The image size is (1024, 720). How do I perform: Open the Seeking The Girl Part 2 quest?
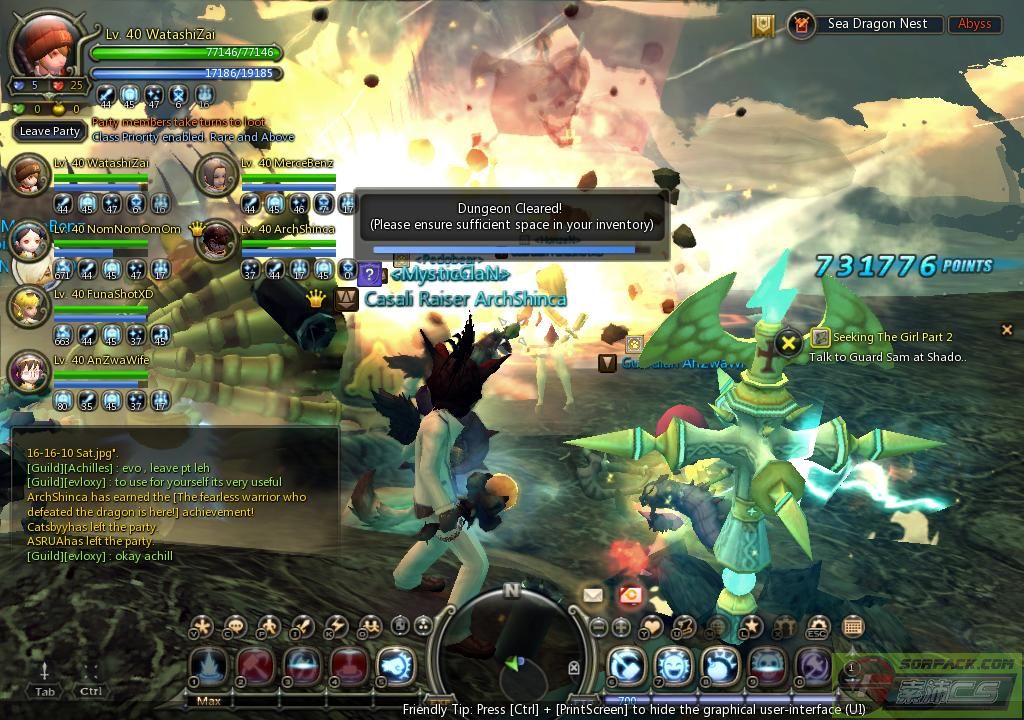[882, 338]
